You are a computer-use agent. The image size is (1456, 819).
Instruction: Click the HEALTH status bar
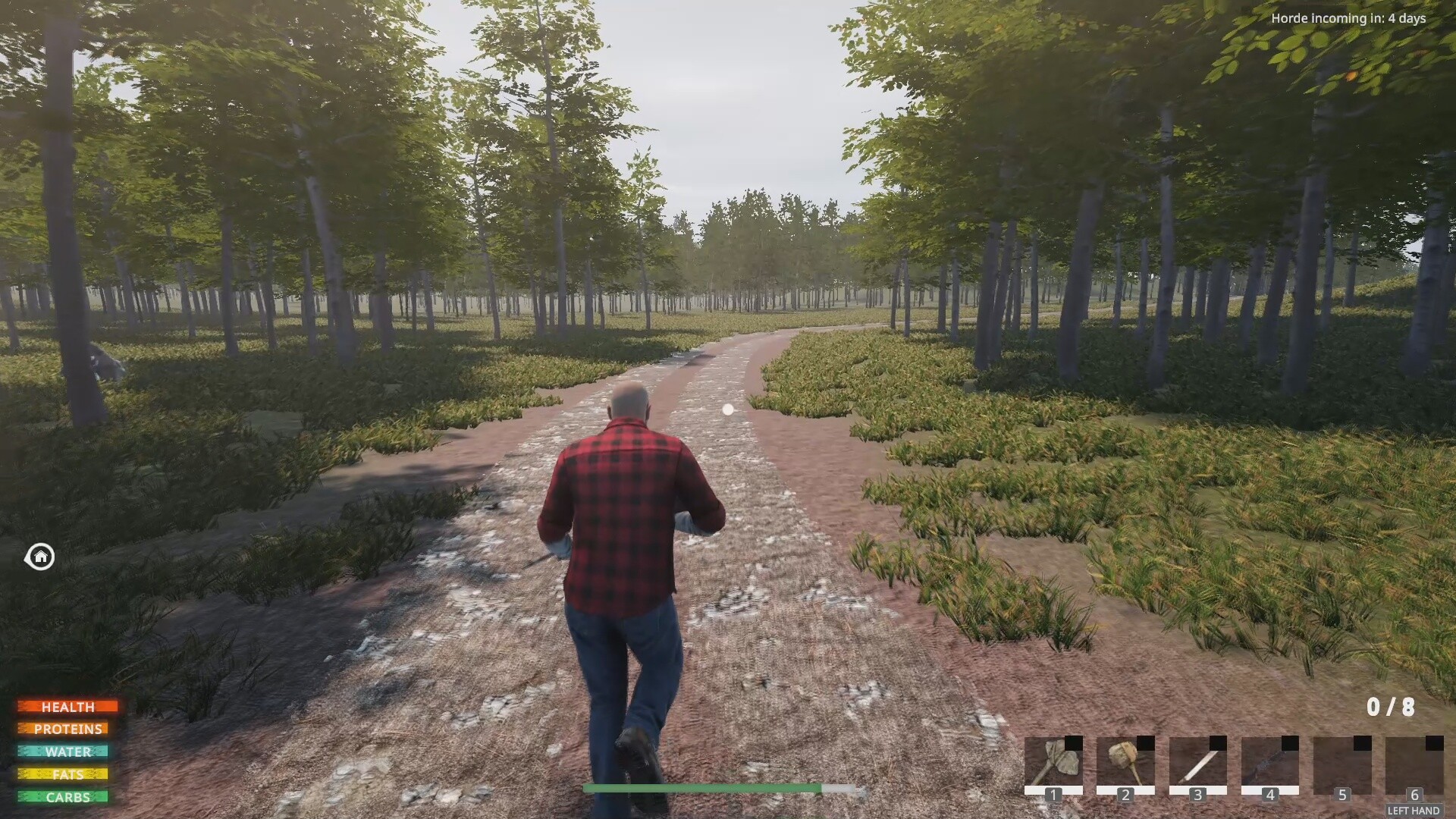point(68,707)
